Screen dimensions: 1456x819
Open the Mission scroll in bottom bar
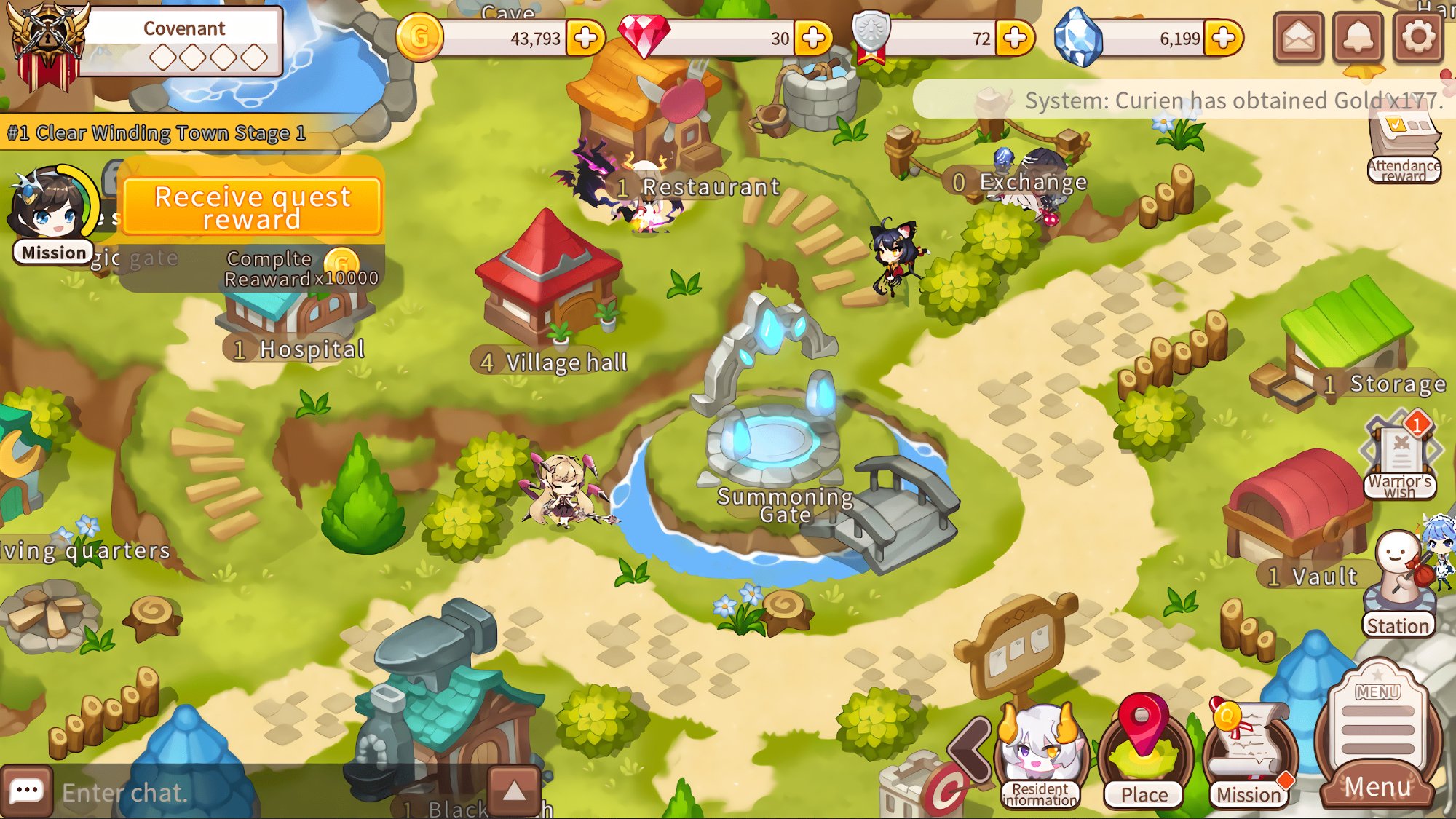click(1249, 757)
